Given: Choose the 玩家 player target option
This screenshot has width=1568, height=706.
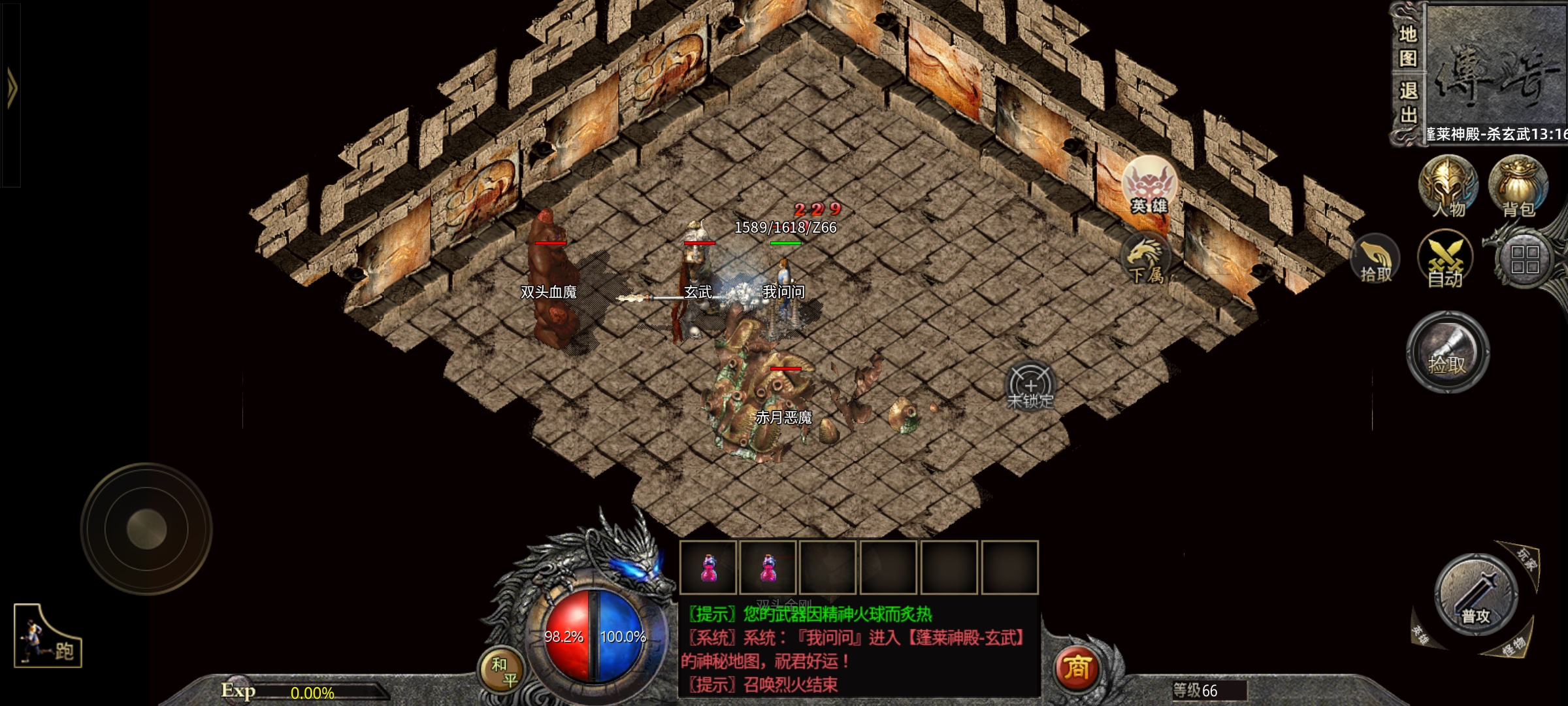Looking at the screenshot, I should [x=1526, y=560].
